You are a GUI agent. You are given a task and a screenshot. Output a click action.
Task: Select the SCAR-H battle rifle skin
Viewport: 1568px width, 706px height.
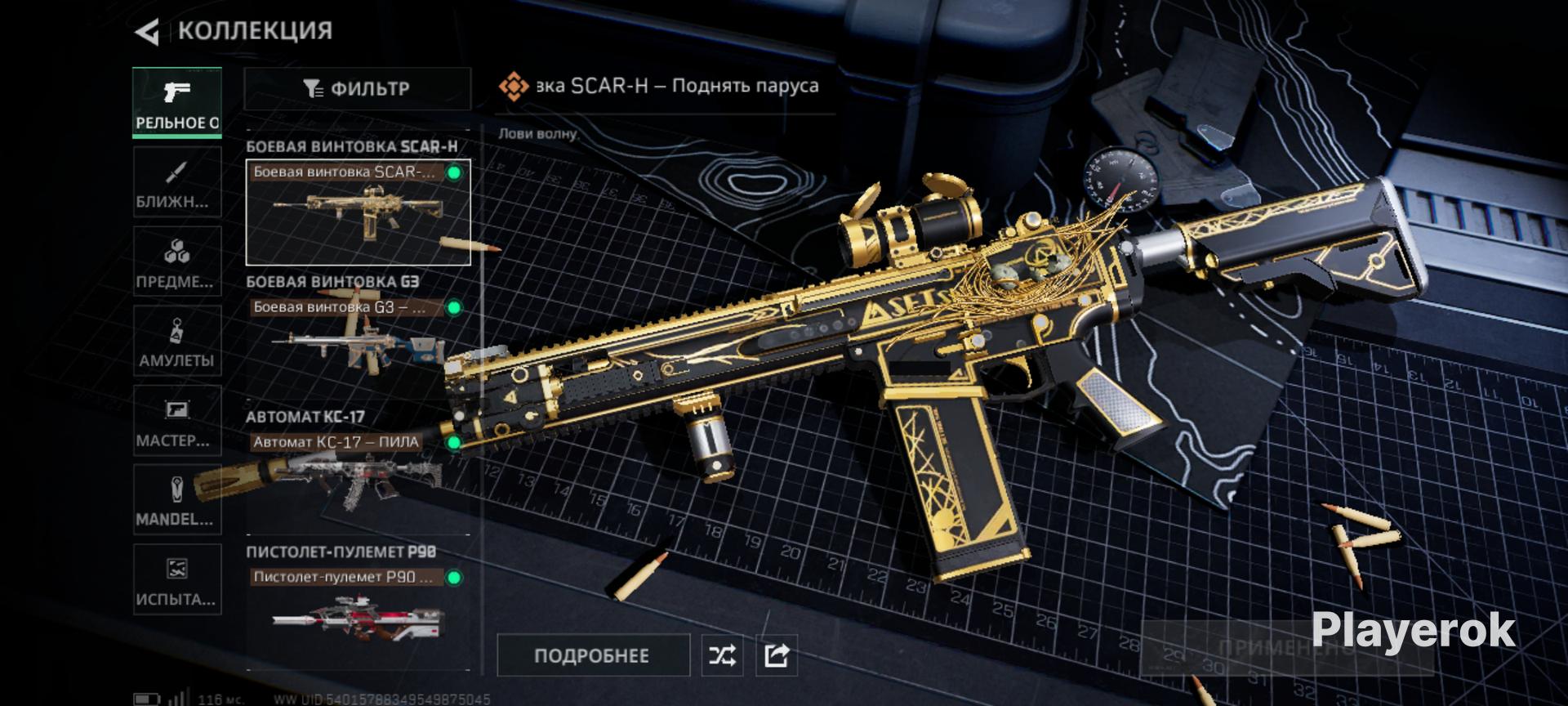tap(358, 213)
